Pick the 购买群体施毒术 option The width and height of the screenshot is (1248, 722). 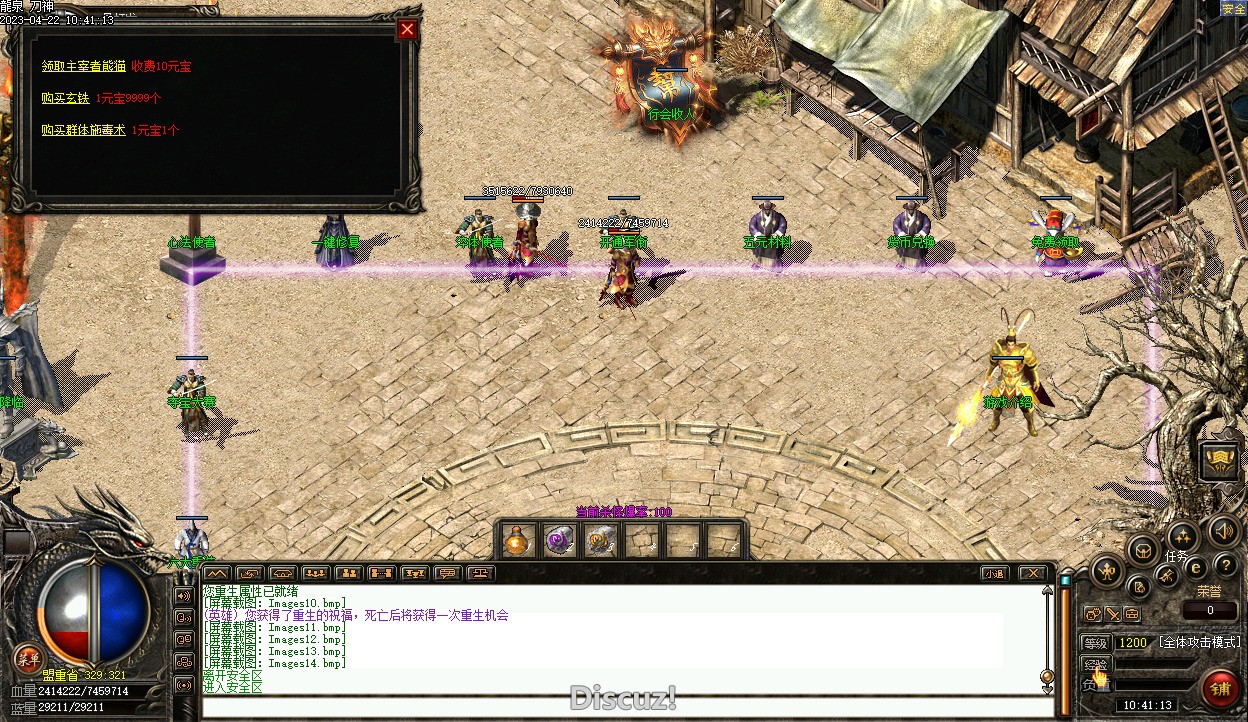click(84, 130)
